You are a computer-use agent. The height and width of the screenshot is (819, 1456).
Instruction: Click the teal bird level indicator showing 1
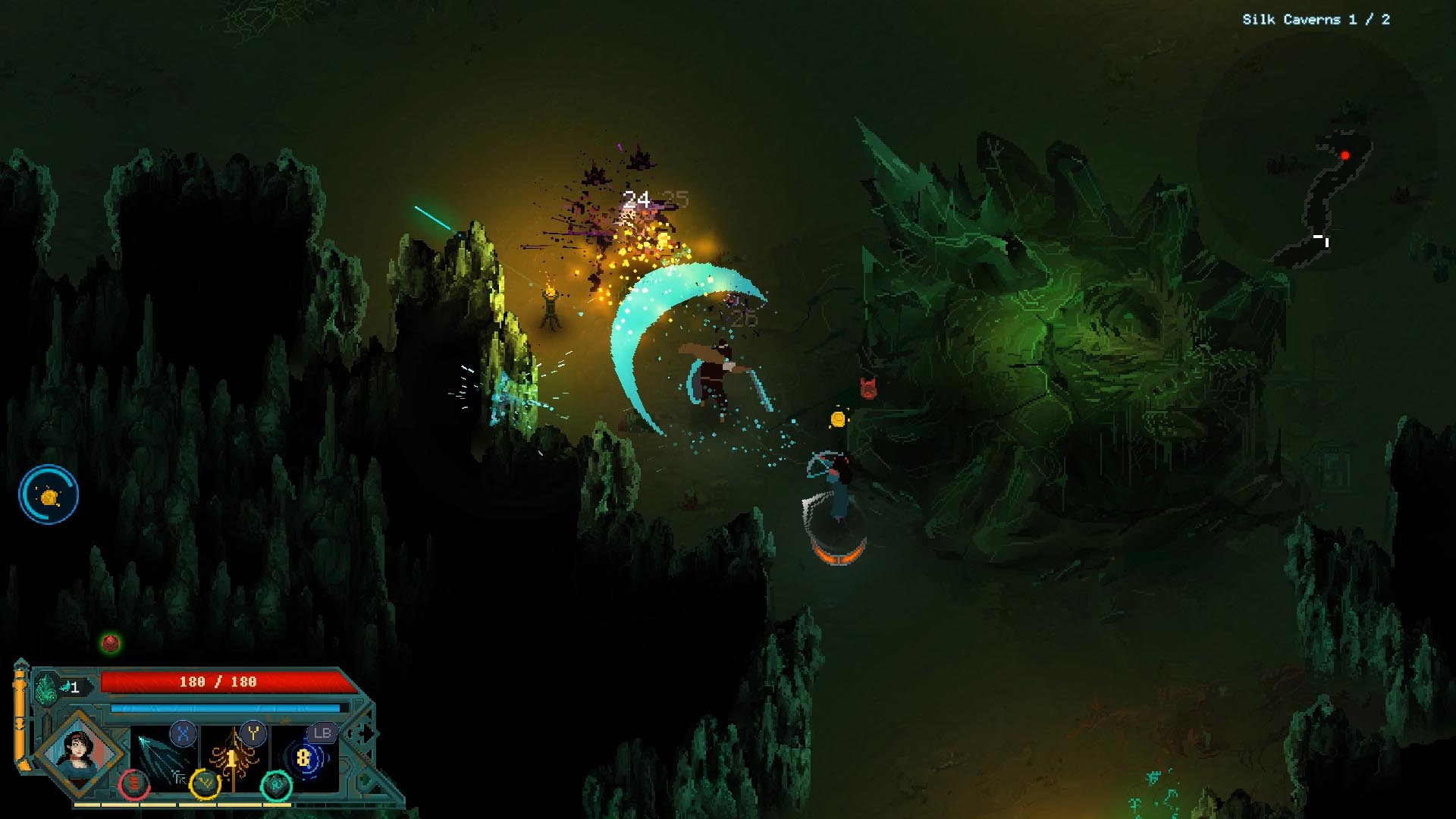(71, 687)
